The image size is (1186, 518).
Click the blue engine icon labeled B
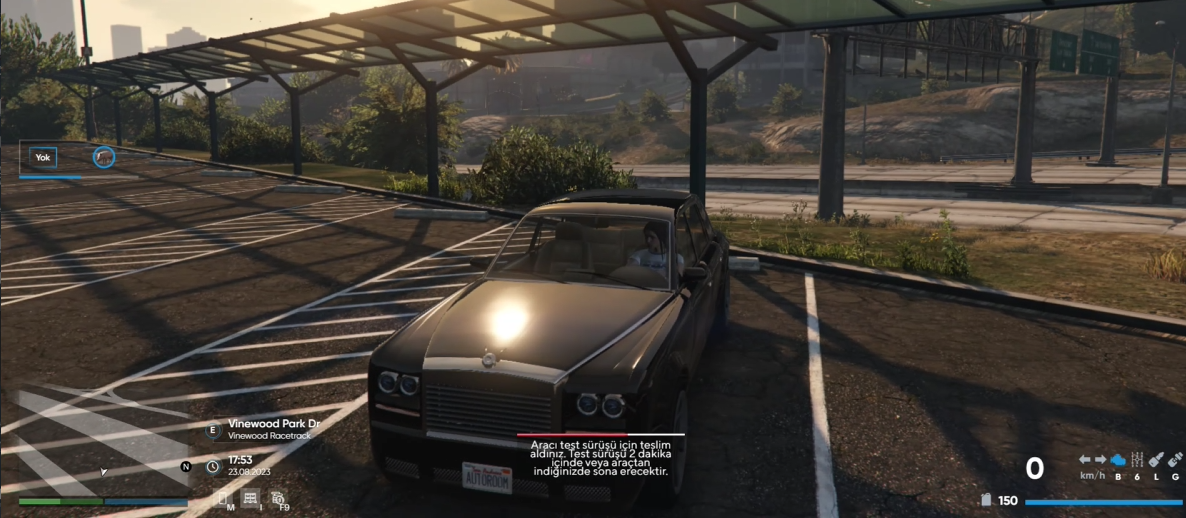[1118, 460]
